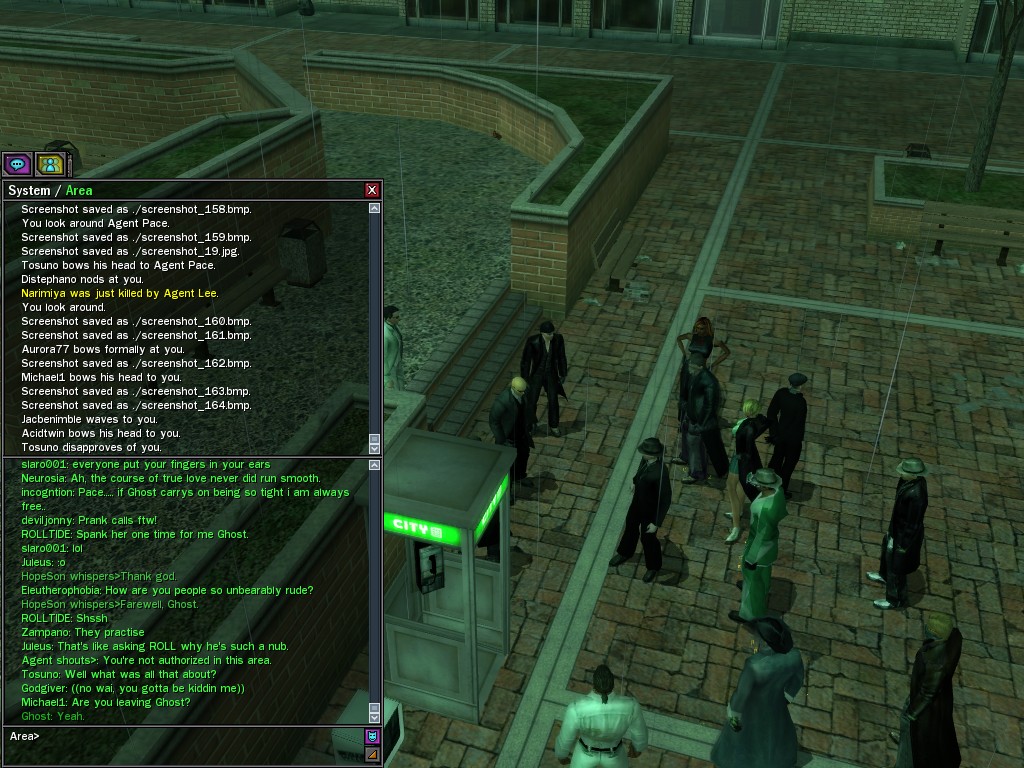1024x768 pixels.
Task: Click the orange triangle resize corner button
Action: pos(372,754)
